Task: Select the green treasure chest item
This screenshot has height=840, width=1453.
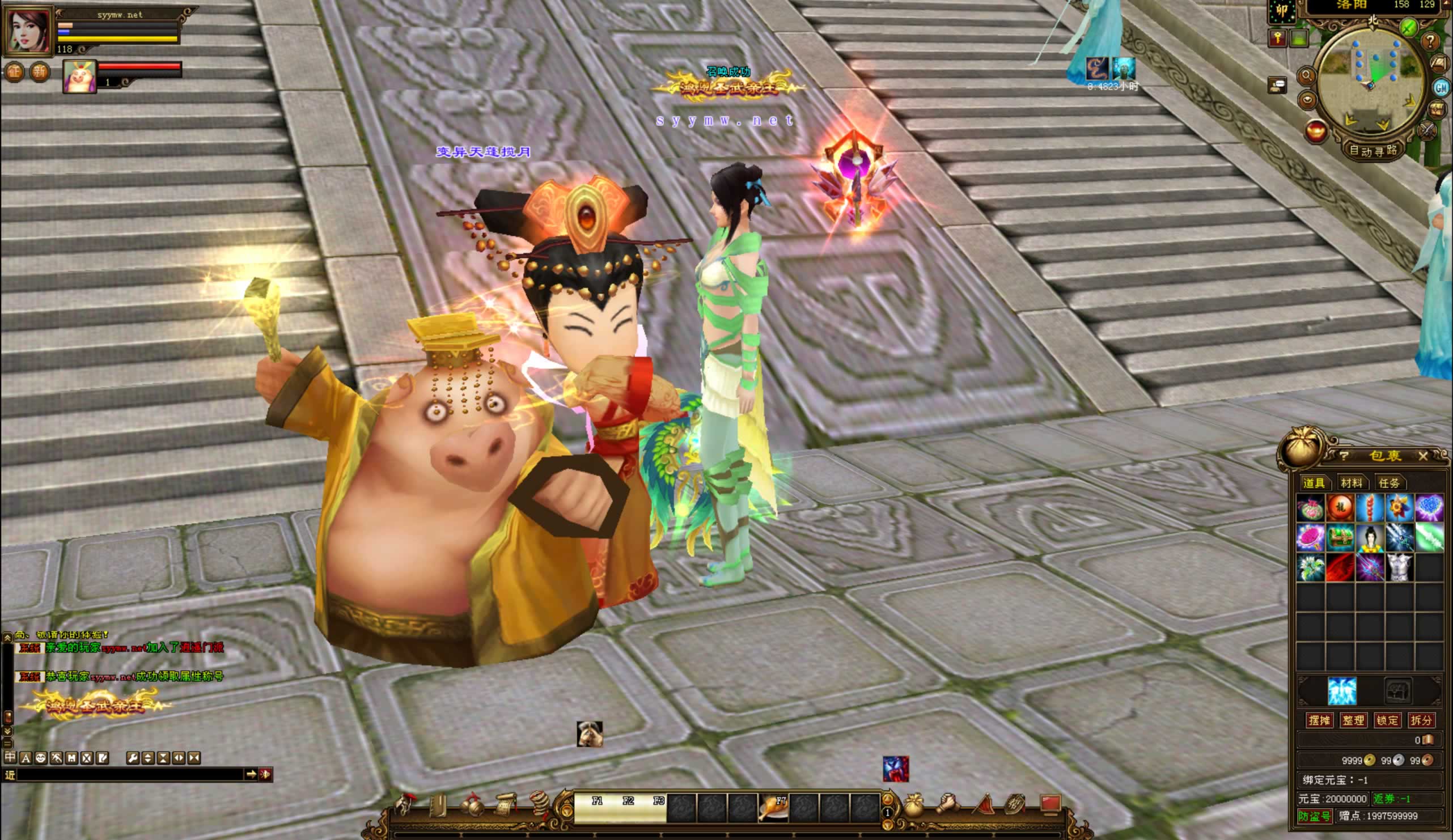Action: click(x=1340, y=538)
